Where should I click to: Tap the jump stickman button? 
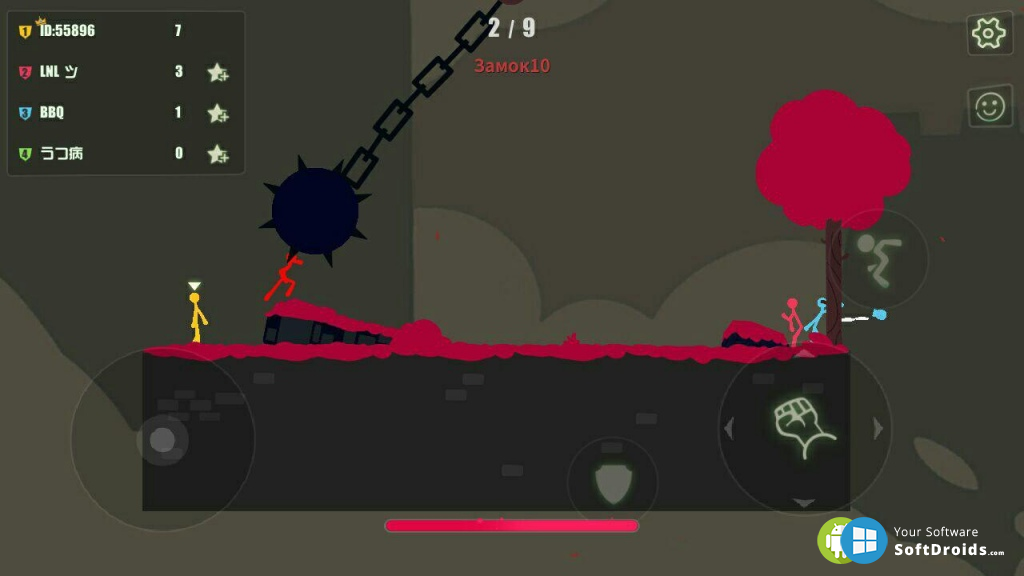[x=880, y=256]
